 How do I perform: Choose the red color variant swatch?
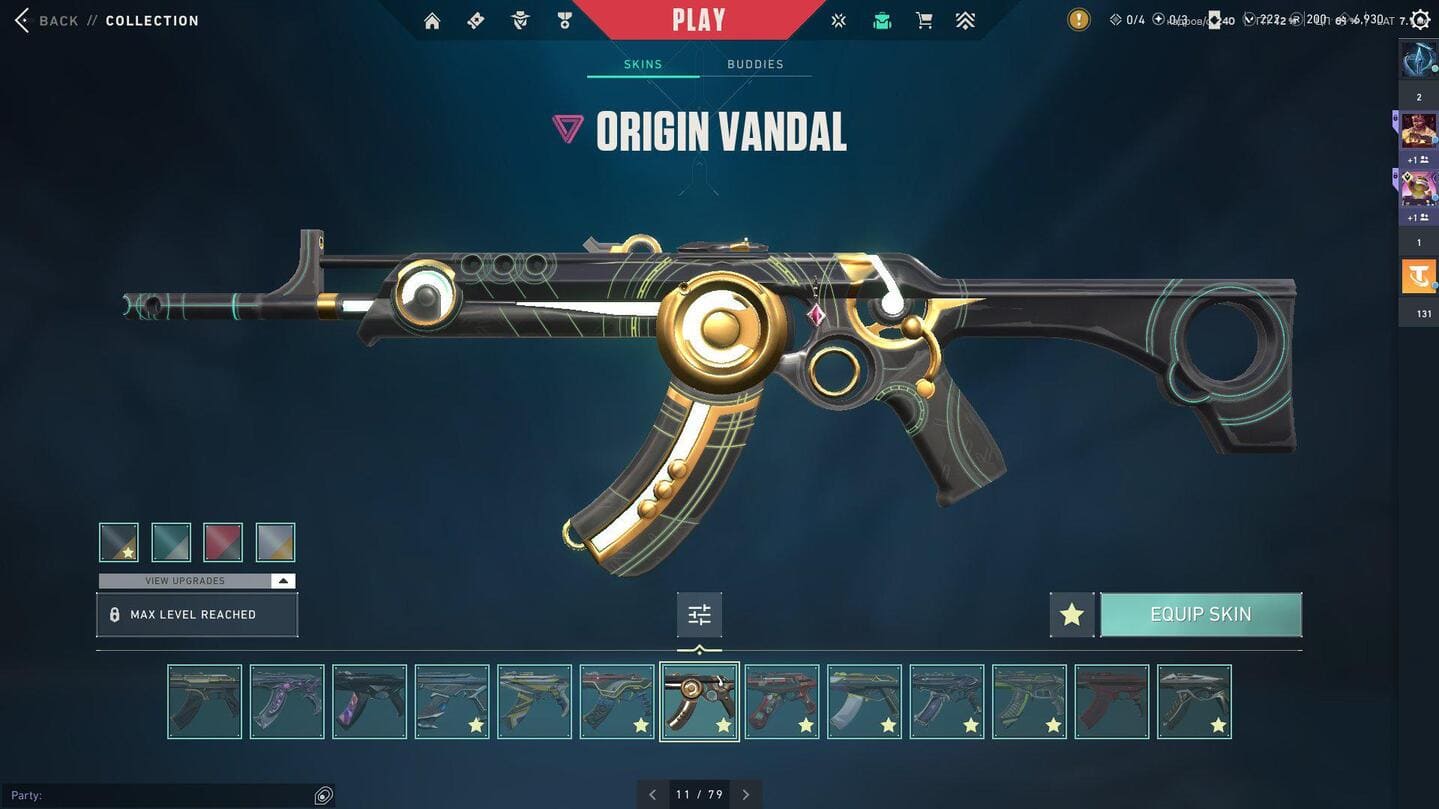(x=223, y=542)
